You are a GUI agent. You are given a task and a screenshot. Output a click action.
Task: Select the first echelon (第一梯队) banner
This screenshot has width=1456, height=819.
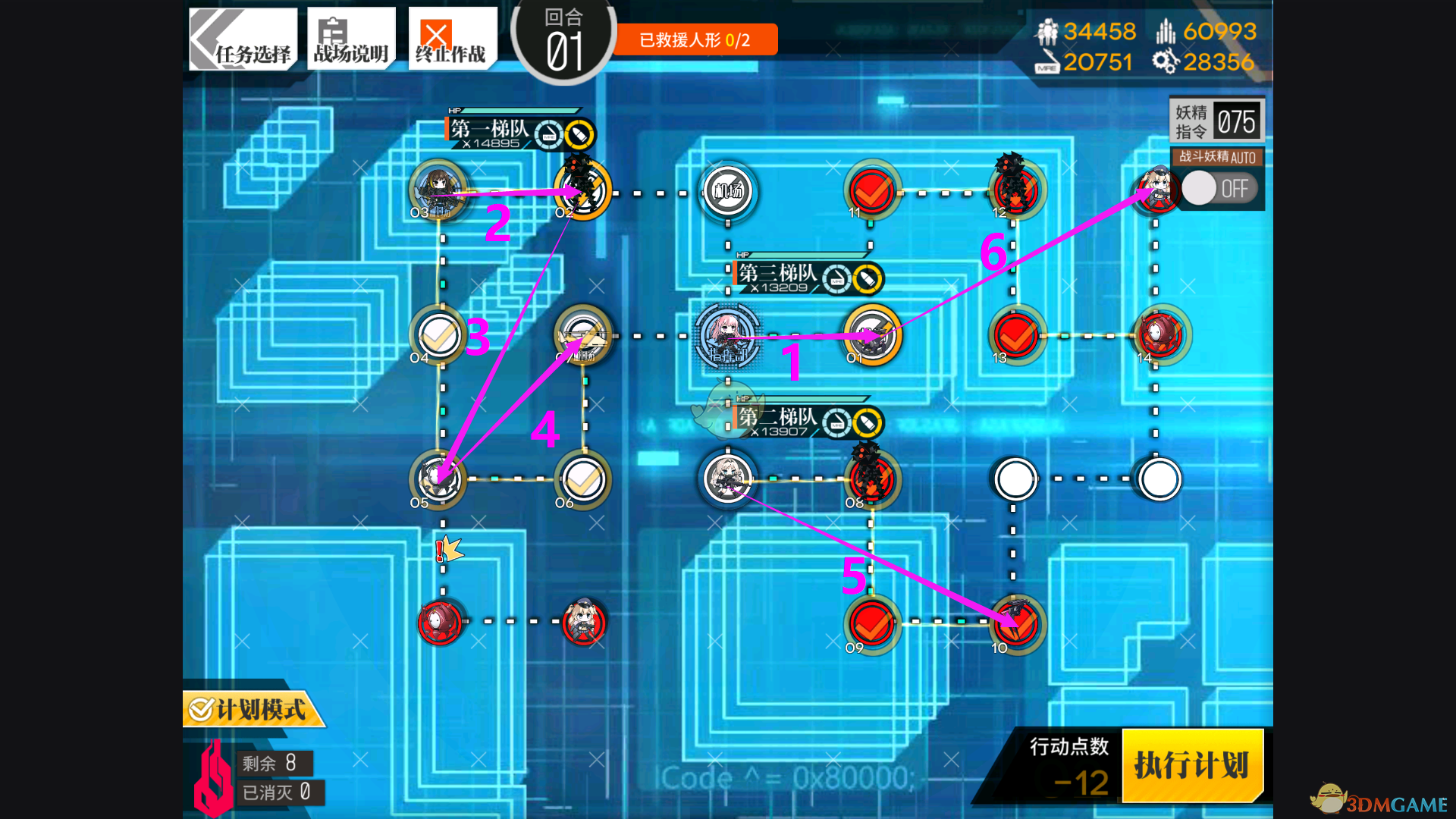[520, 132]
